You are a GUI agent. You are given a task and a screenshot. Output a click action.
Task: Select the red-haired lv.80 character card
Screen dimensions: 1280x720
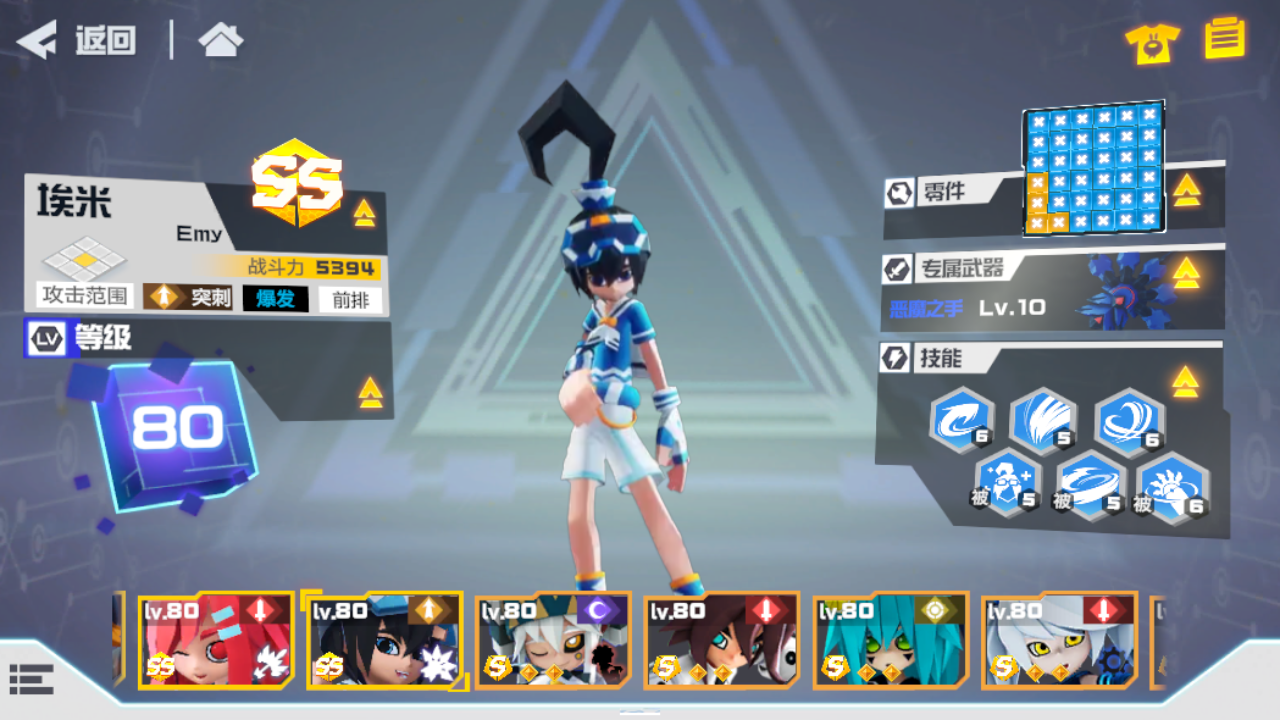[217, 641]
